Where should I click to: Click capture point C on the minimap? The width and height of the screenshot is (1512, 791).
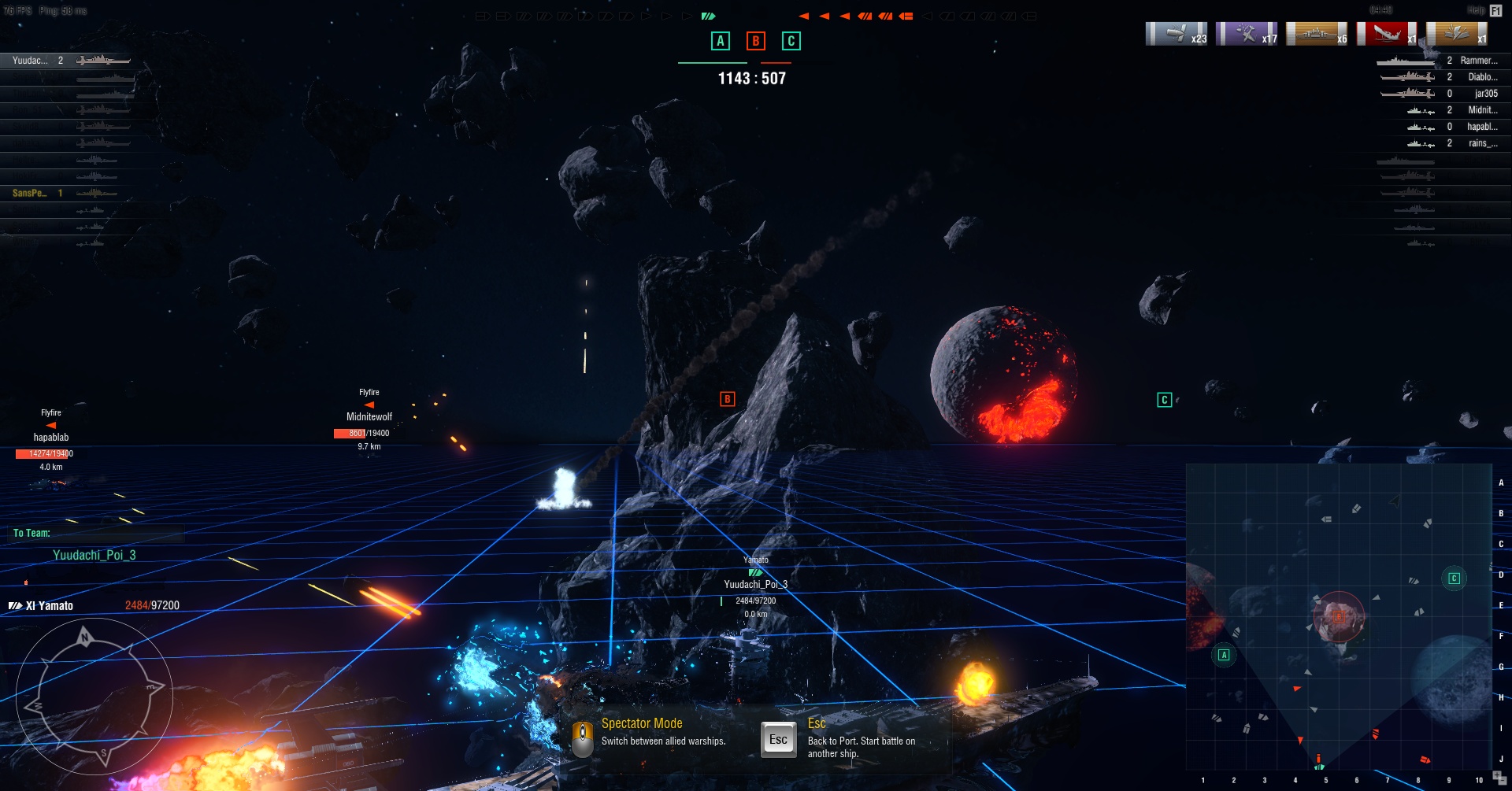1454,578
